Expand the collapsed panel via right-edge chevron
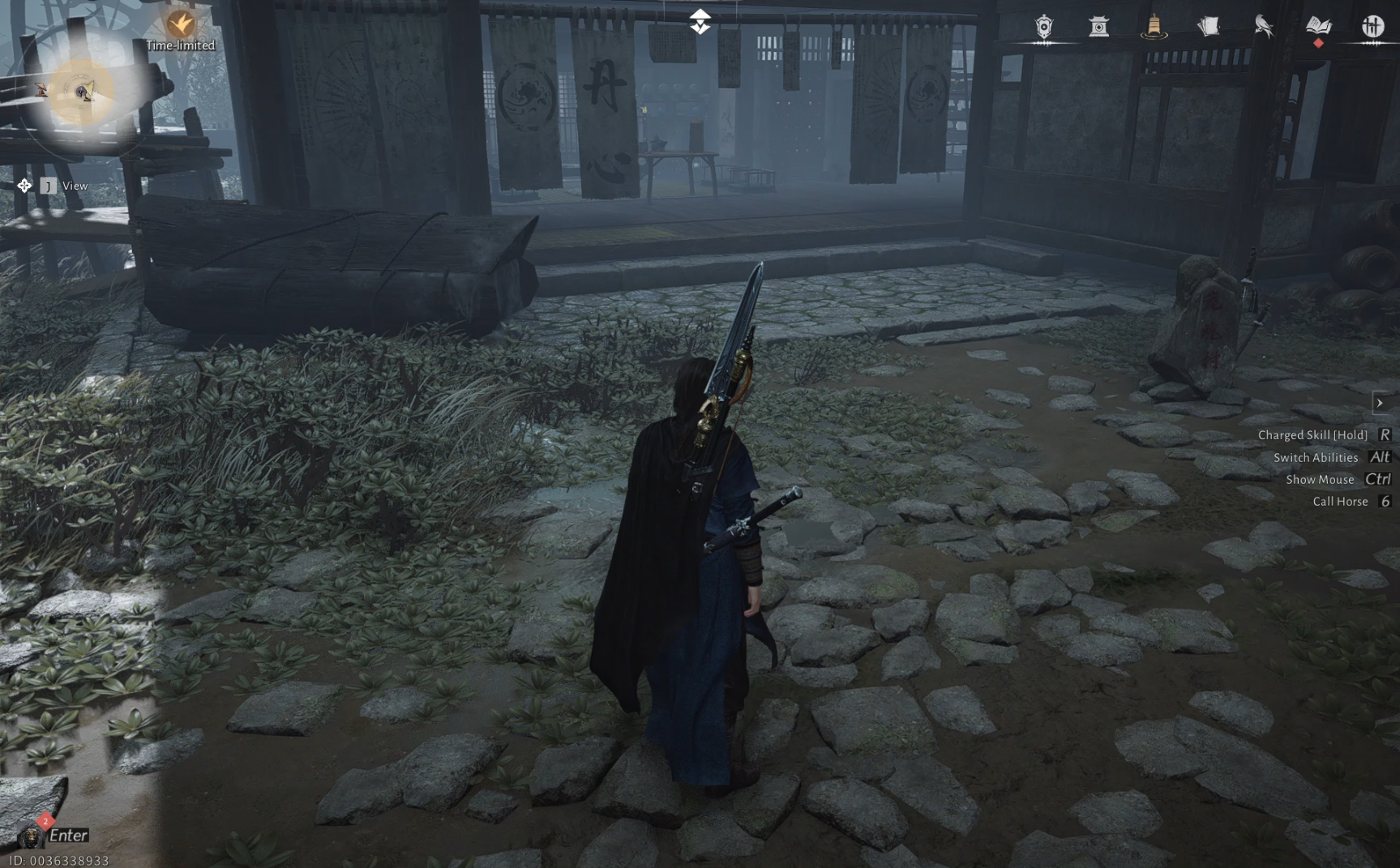Image resolution: width=1400 pixels, height=868 pixels. (x=1381, y=402)
